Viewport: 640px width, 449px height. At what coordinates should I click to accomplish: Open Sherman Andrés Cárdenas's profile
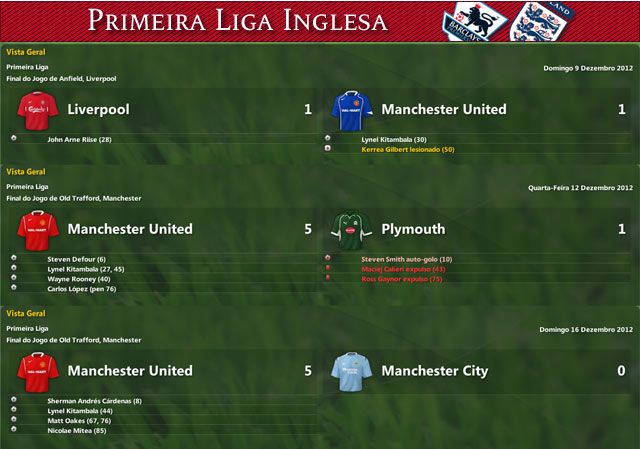tap(94, 401)
